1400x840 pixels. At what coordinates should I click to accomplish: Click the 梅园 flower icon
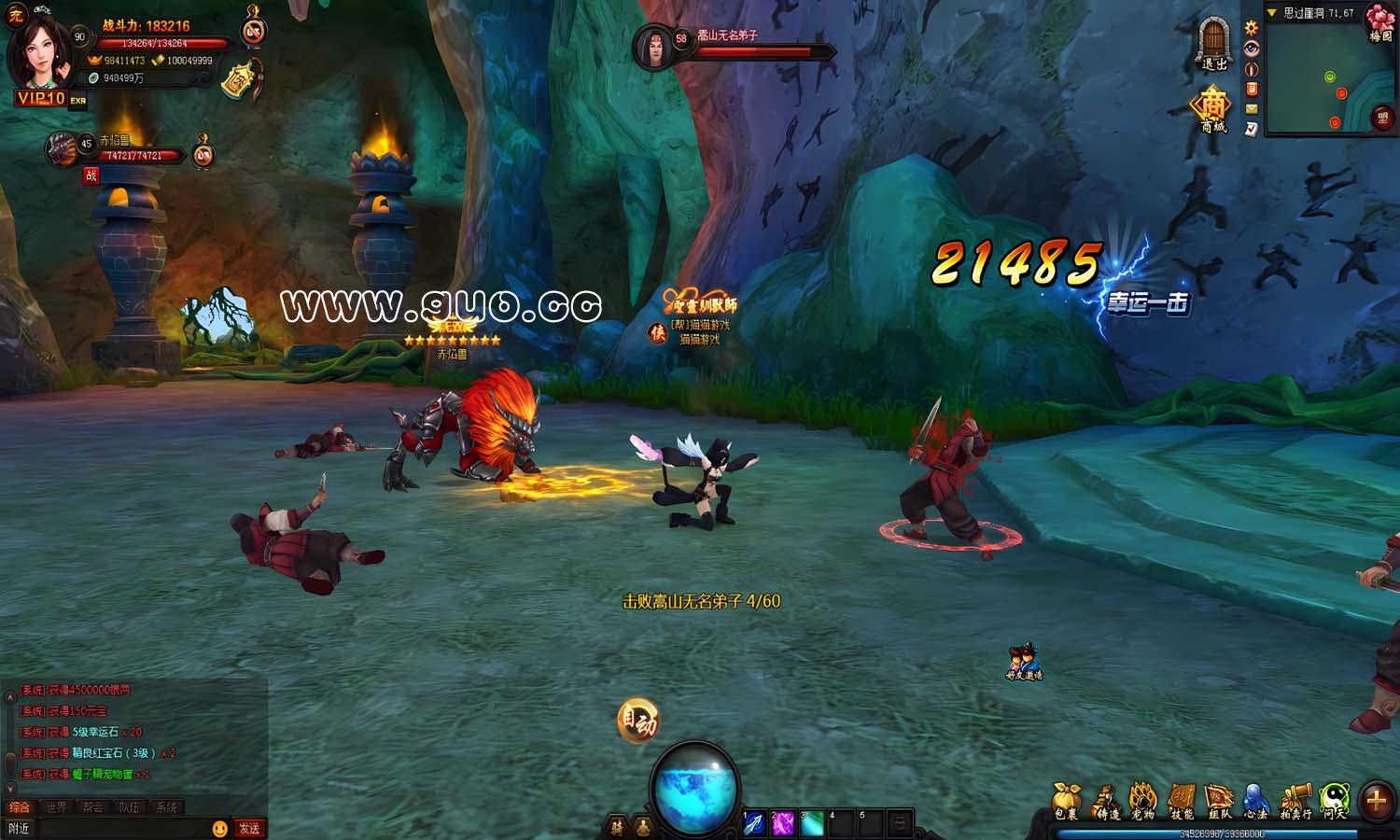pos(1380,21)
